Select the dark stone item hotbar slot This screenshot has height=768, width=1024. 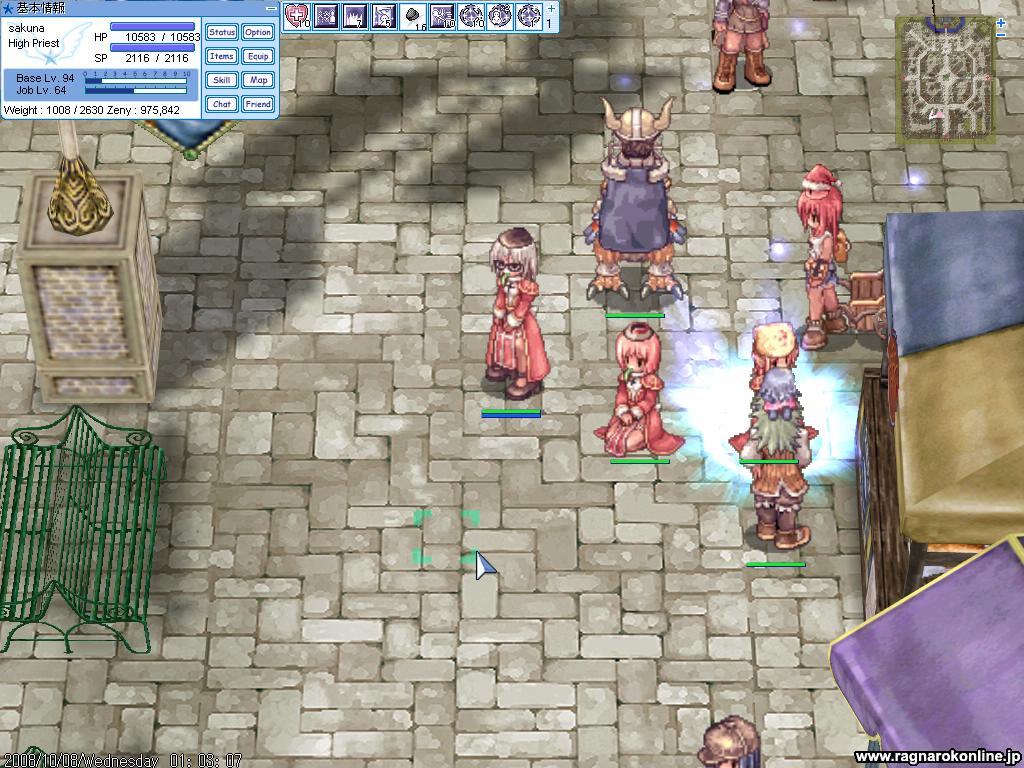click(x=413, y=16)
